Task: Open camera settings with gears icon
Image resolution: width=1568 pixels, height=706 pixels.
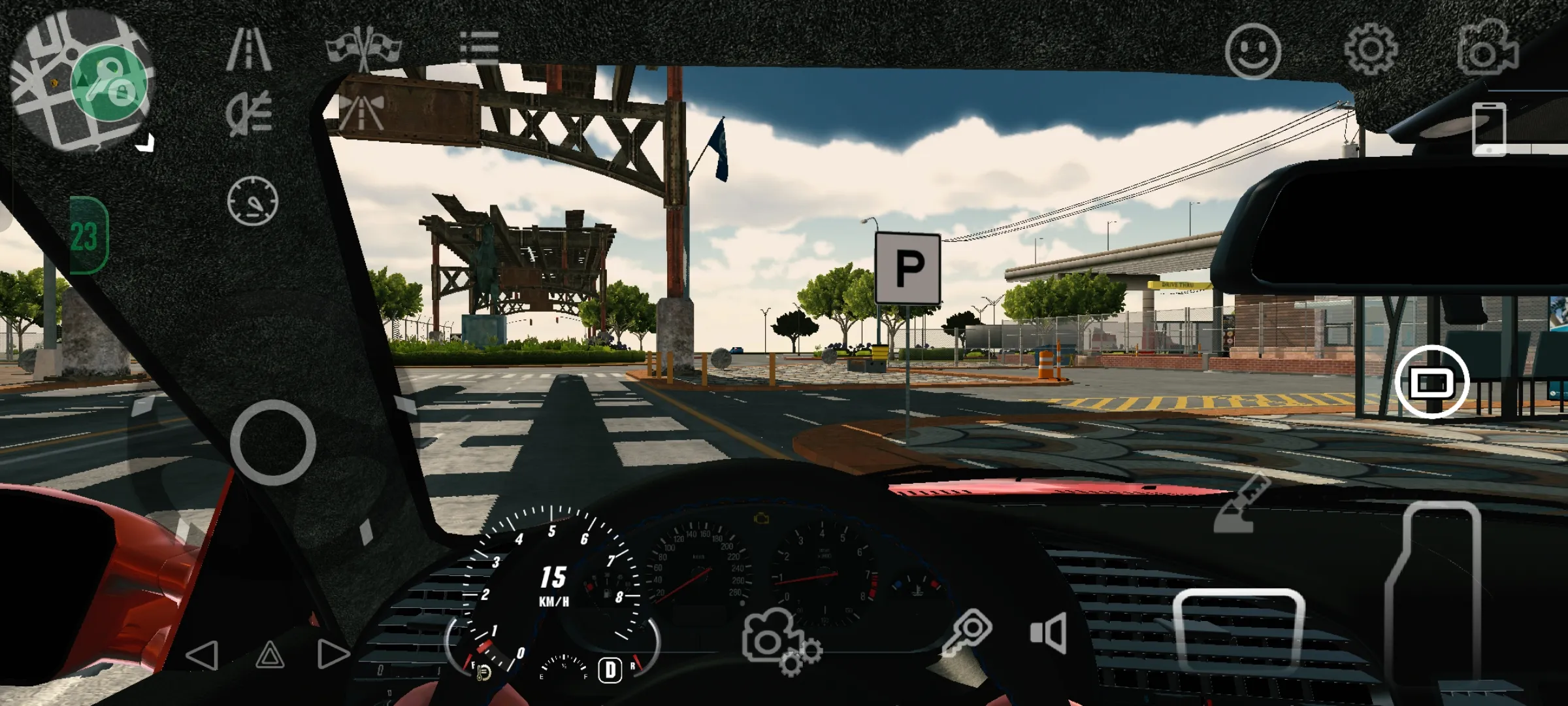Action: pyautogui.click(x=780, y=641)
